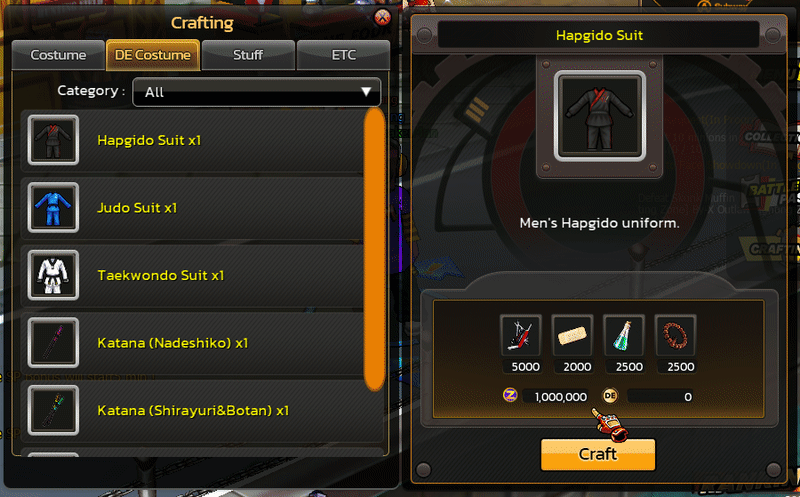Select the DE Costume tab

coord(153,55)
